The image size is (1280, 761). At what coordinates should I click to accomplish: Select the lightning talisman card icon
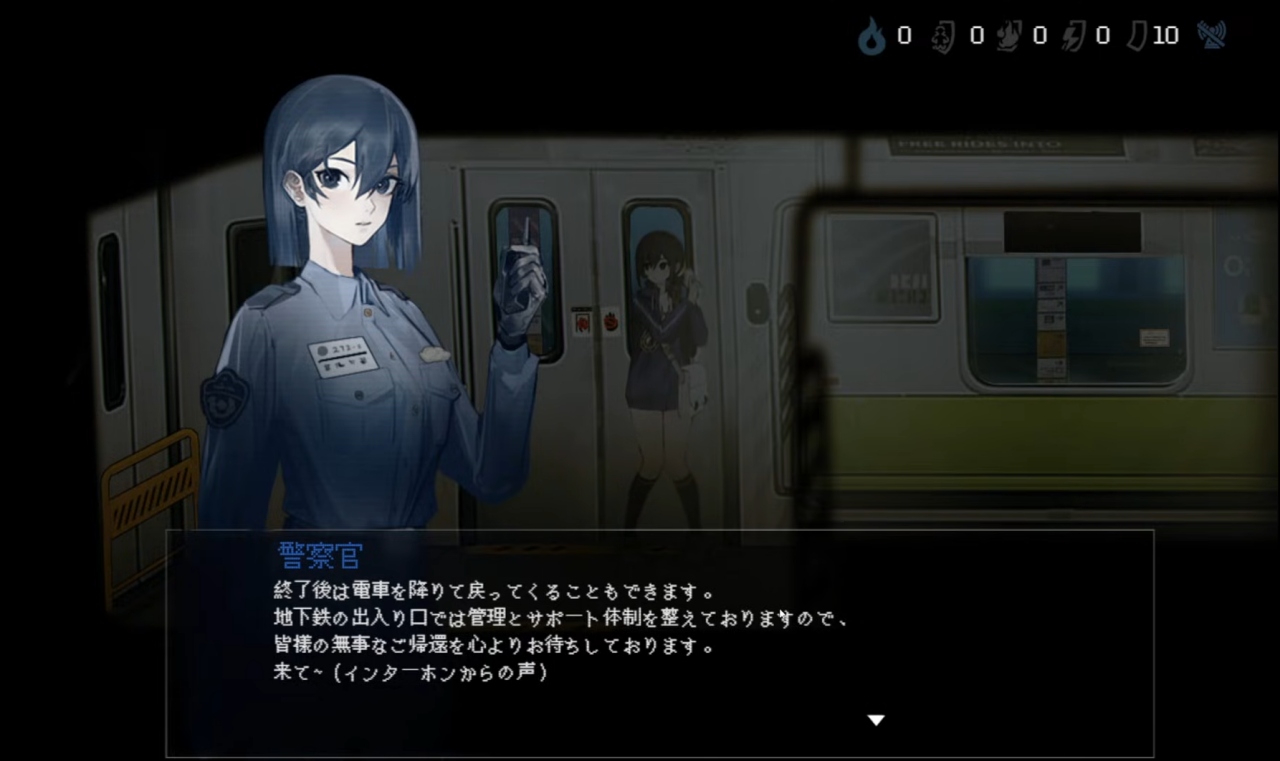pyautogui.click(x=1072, y=38)
